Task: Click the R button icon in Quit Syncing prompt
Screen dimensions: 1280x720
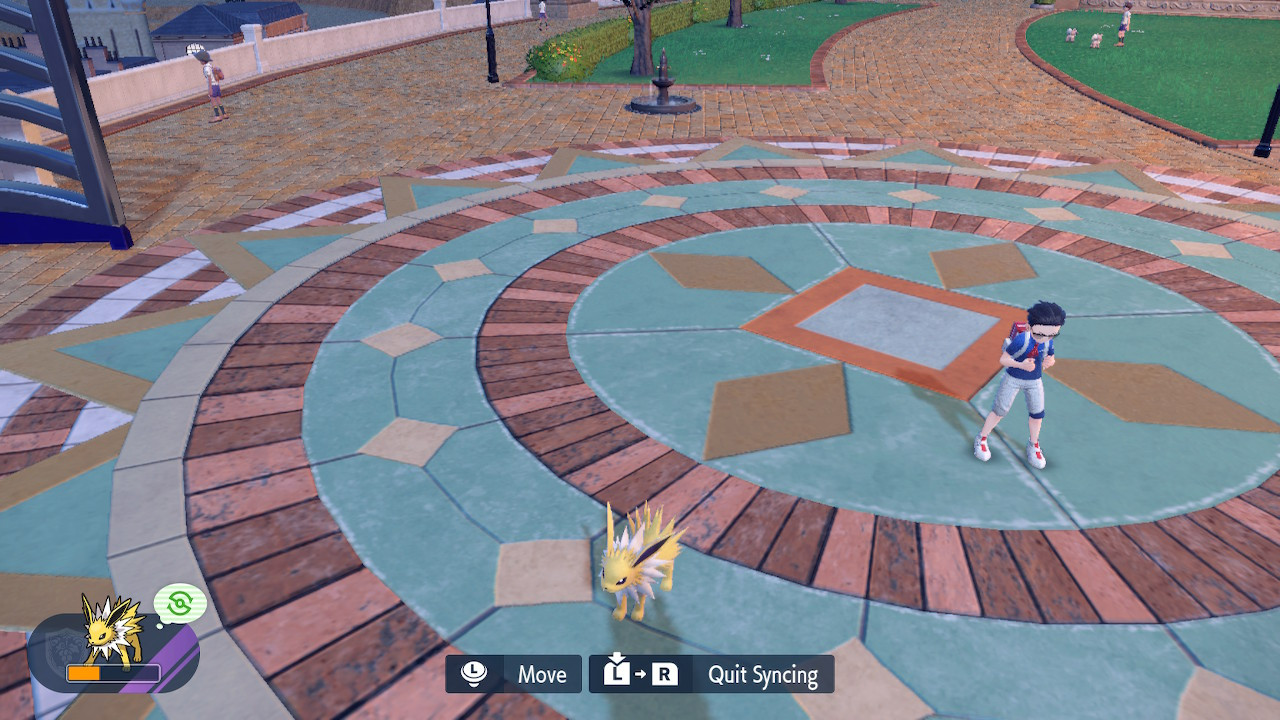Action: coord(664,673)
